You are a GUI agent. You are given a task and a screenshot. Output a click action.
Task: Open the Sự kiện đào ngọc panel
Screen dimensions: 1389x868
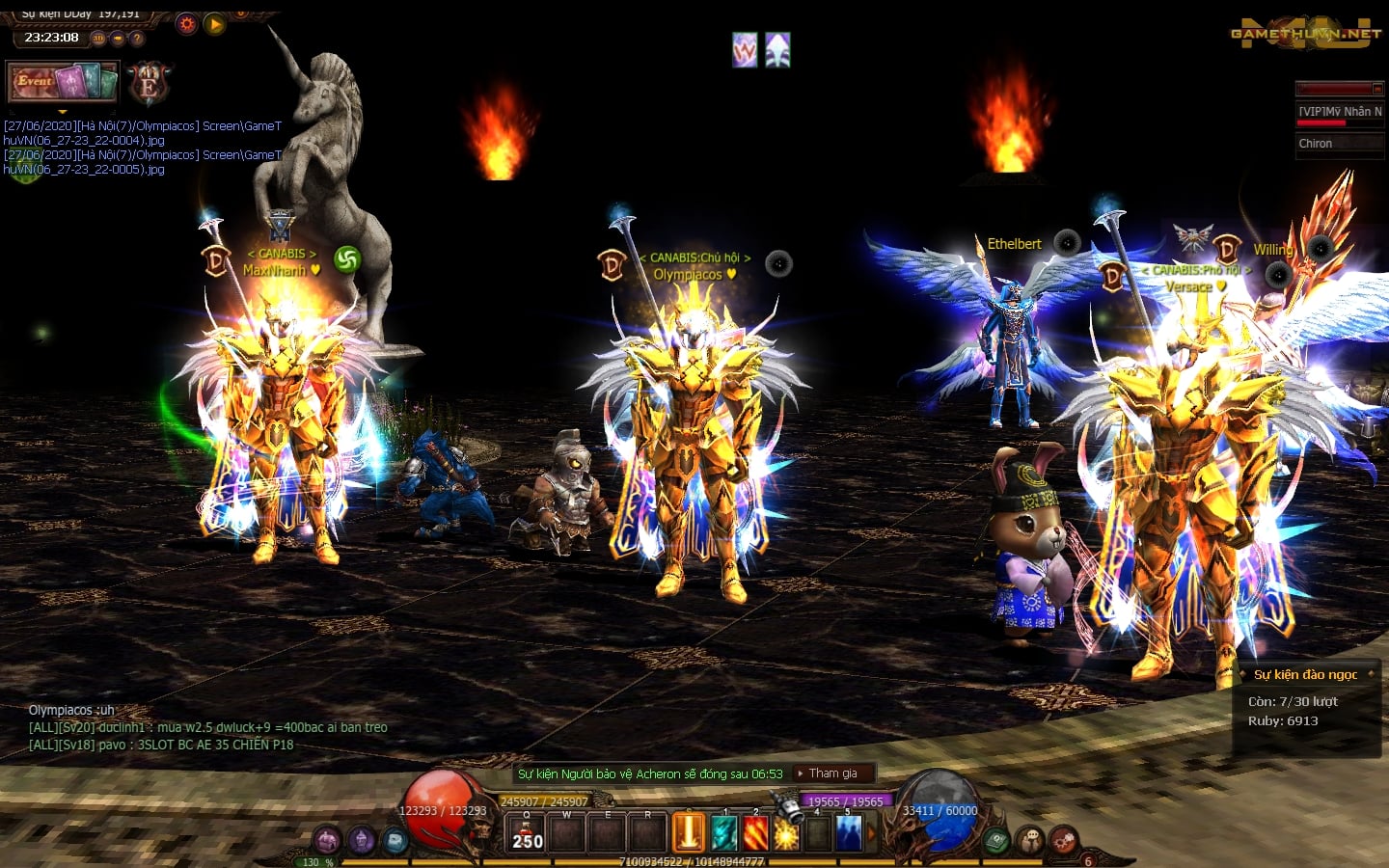click(x=1305, y=674)
